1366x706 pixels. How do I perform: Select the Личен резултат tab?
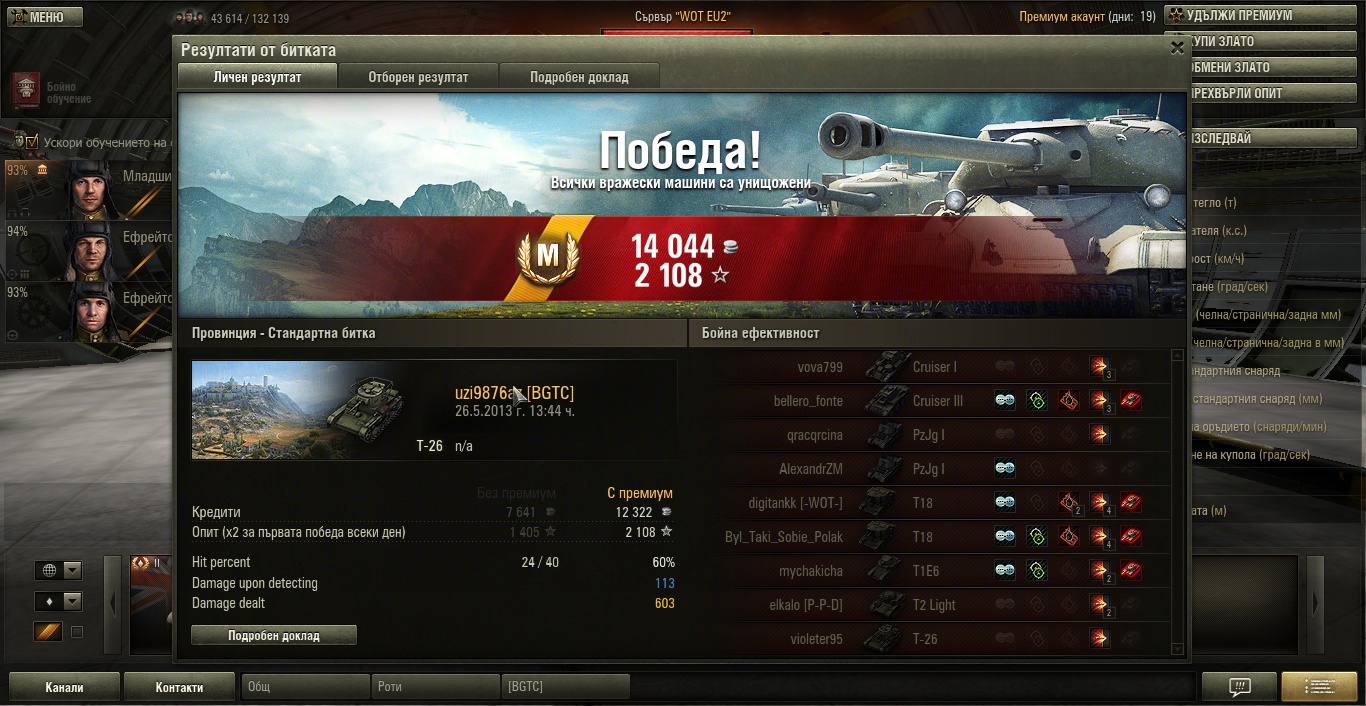[257, 77]
